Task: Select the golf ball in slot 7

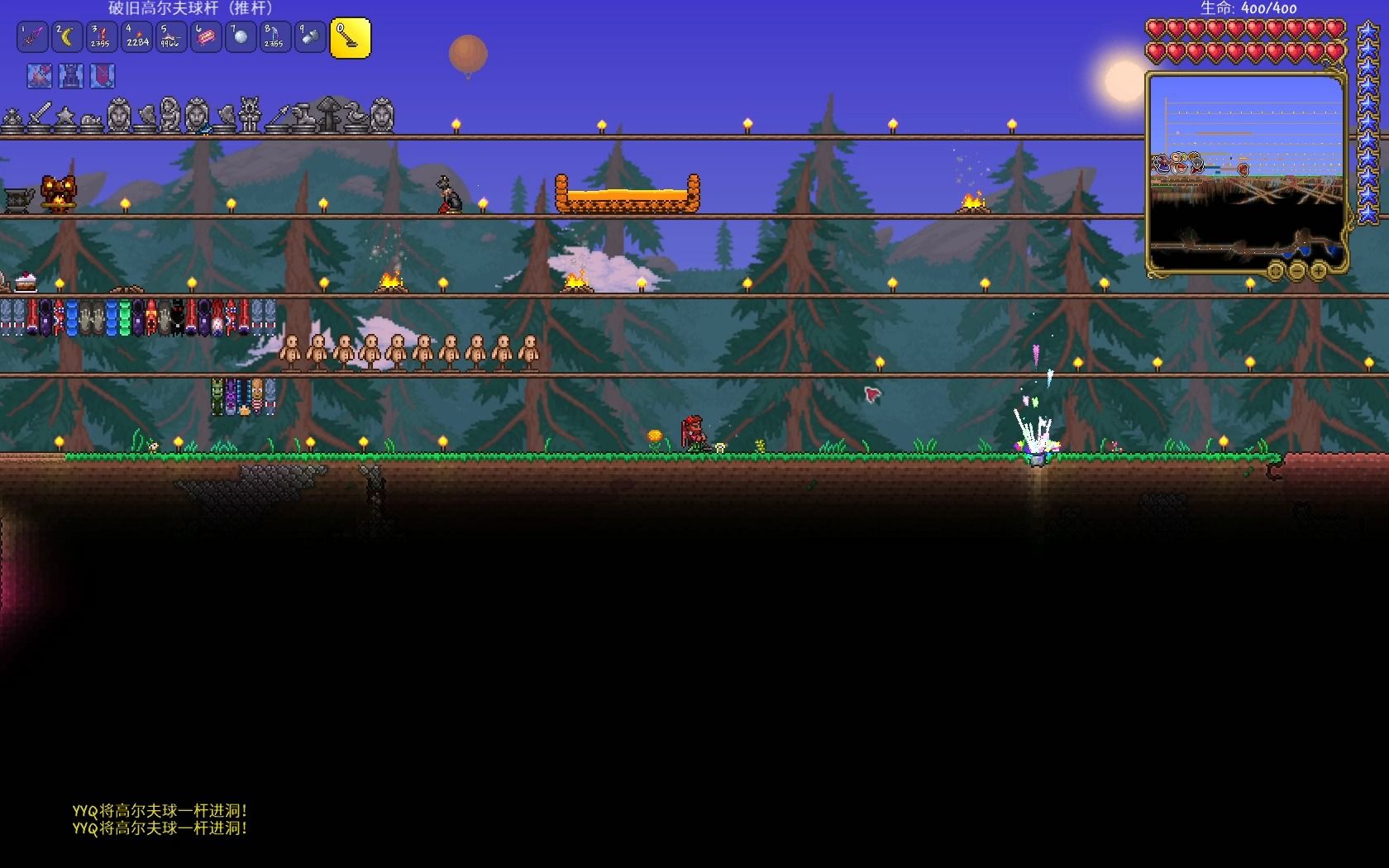Action: (241, 38)
